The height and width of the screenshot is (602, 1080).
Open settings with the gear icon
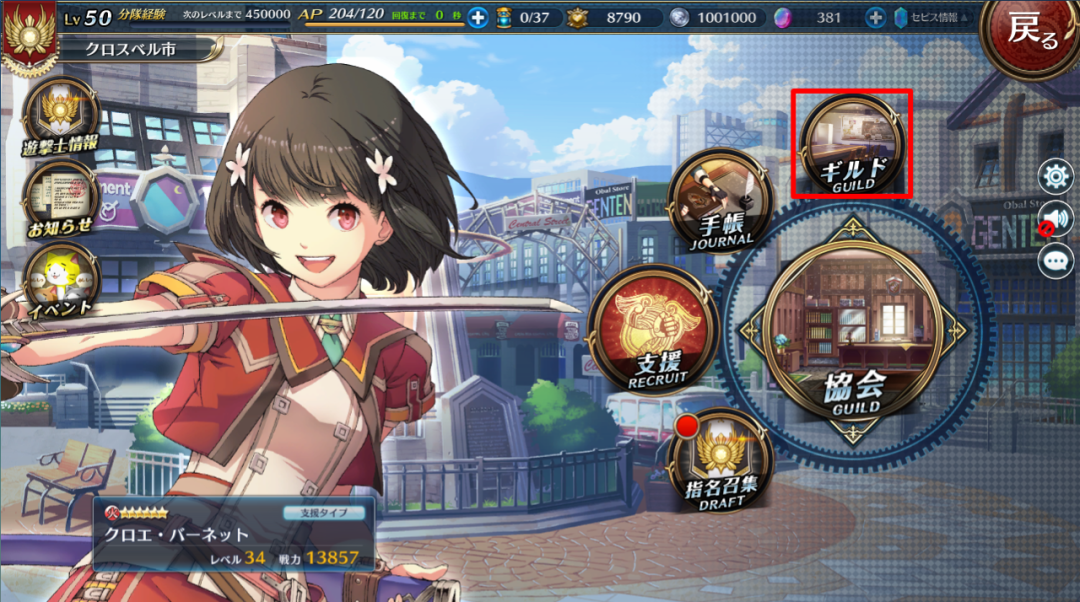1055,178
